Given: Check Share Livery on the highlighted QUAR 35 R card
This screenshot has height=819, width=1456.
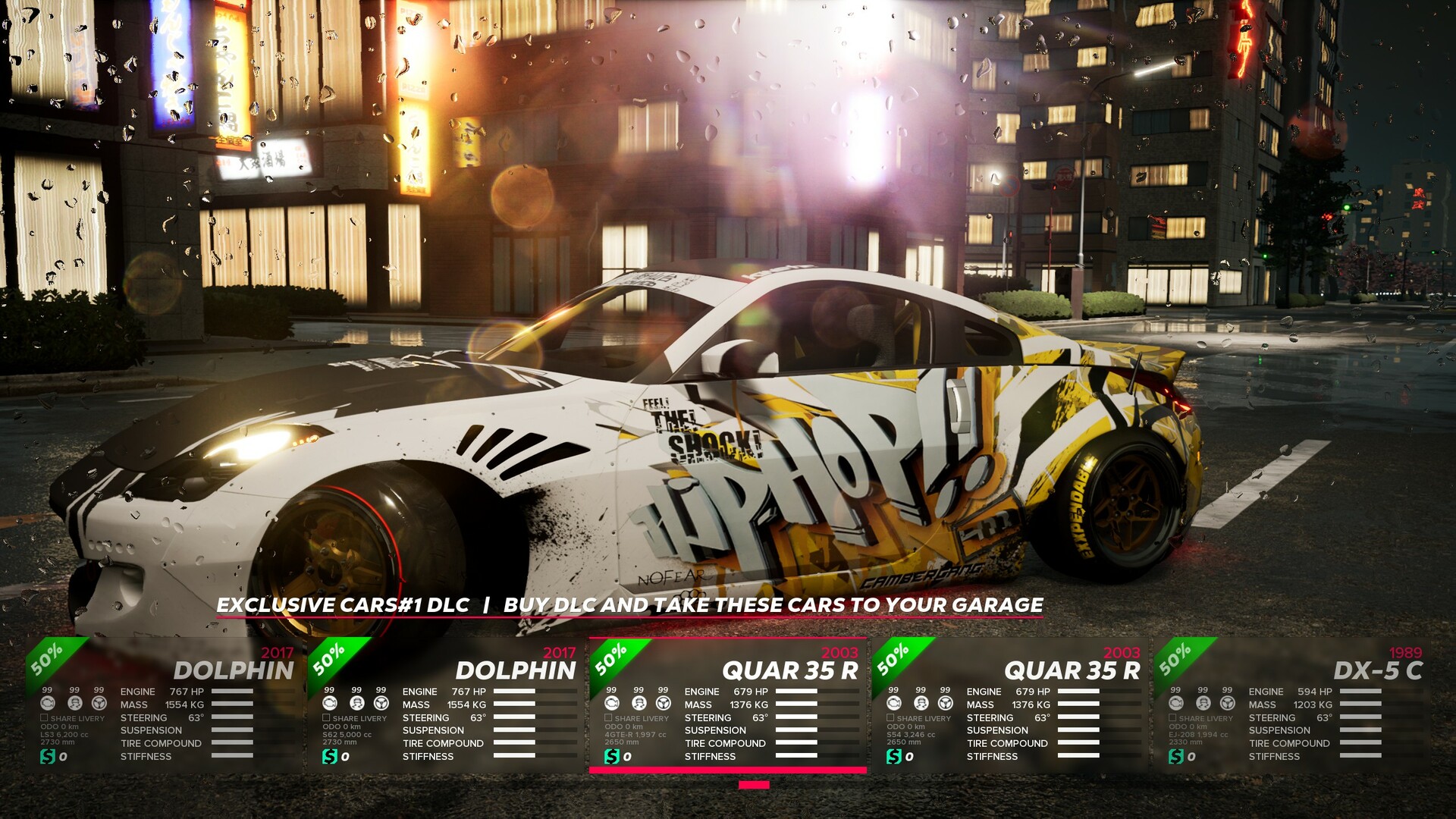Looking at the screenshot, I should tap(607, 717).
